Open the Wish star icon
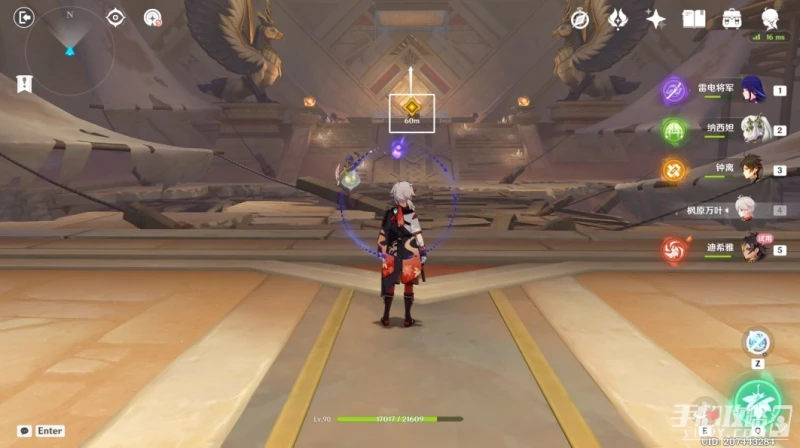 656,18
